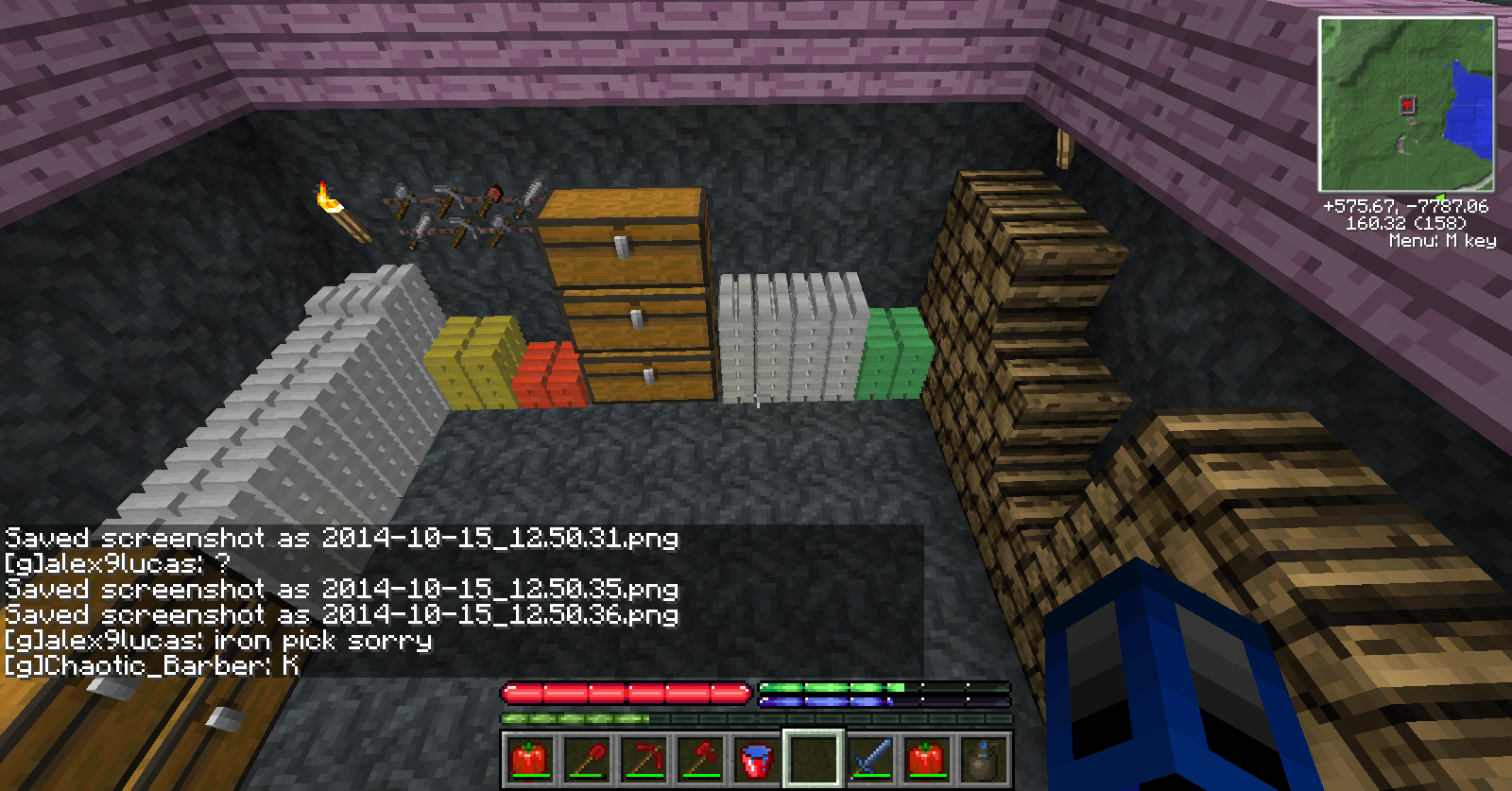The width and height of the screenshot is (1512, 791).
Task: Select the dark flask item slot
Action: [x=983, y=759]
